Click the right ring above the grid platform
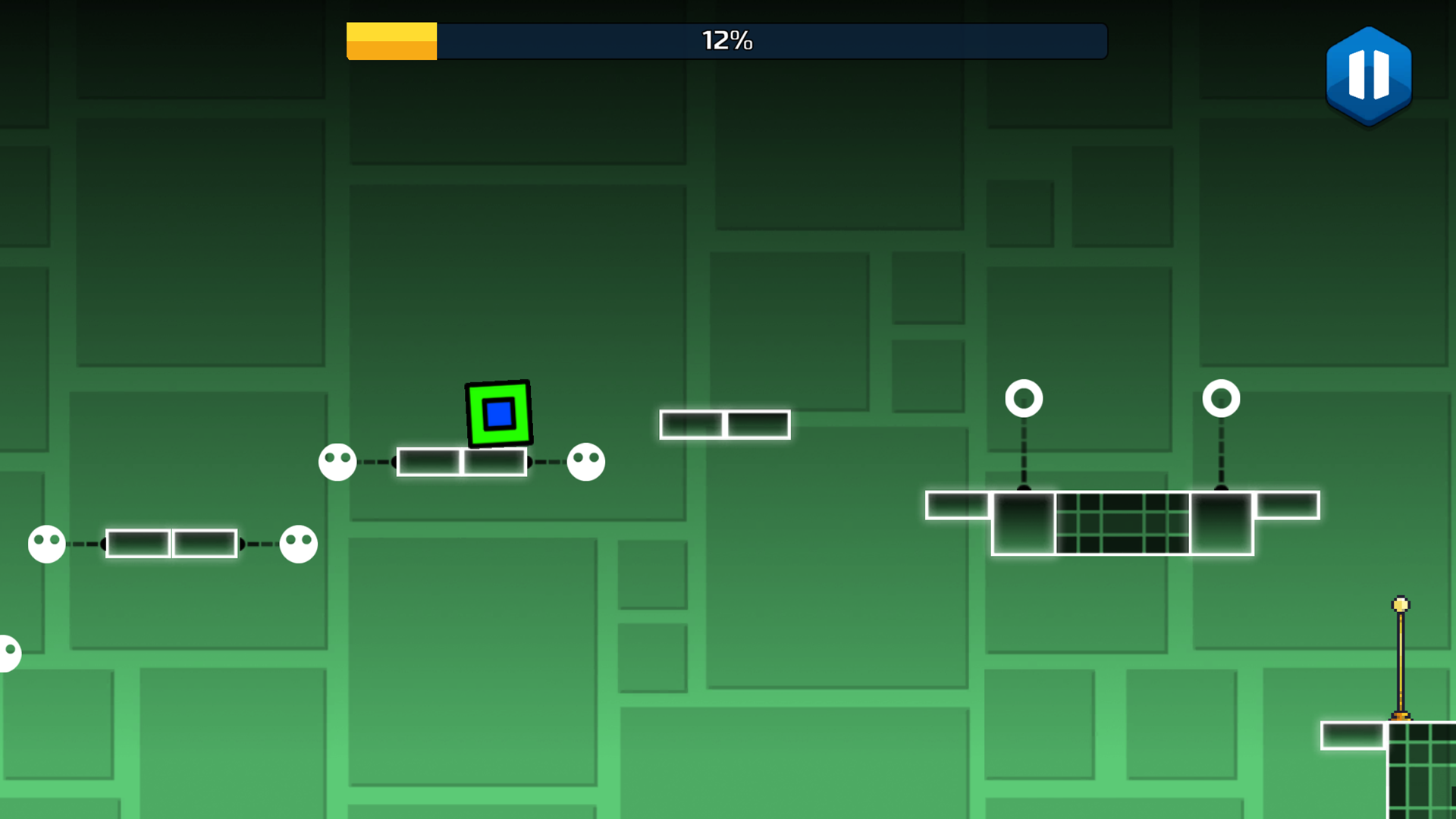The height and width of the screenshot is (819, 1456). coord(1222,397)
